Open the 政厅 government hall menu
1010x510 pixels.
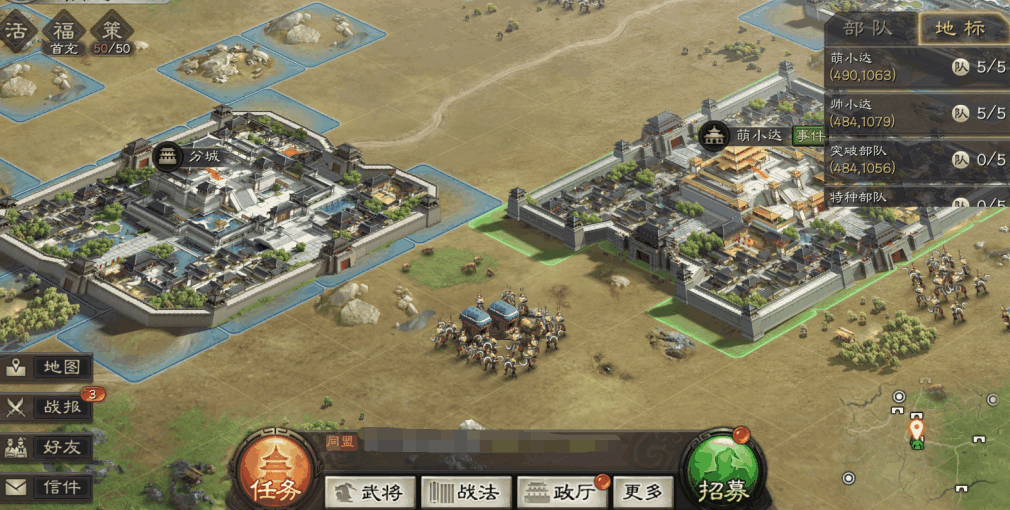[562, 491]
